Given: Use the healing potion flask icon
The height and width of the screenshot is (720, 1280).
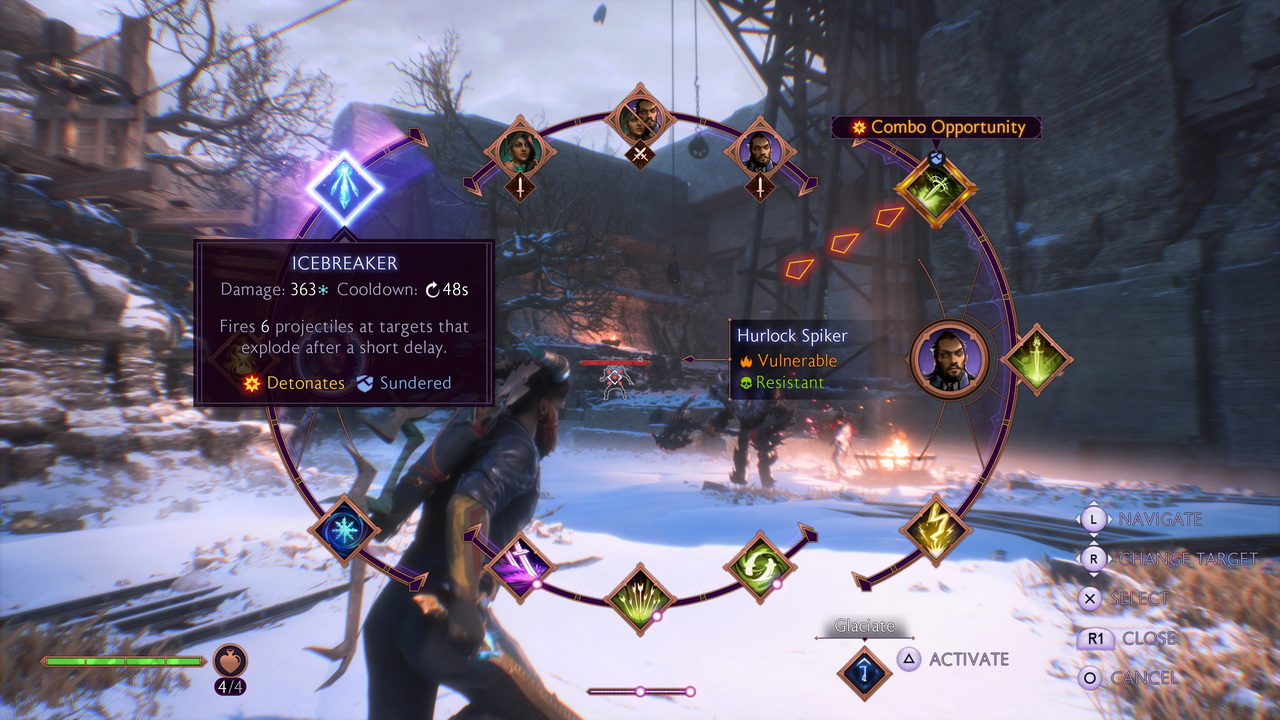Looking at the screenshot, I should point(230,660).
